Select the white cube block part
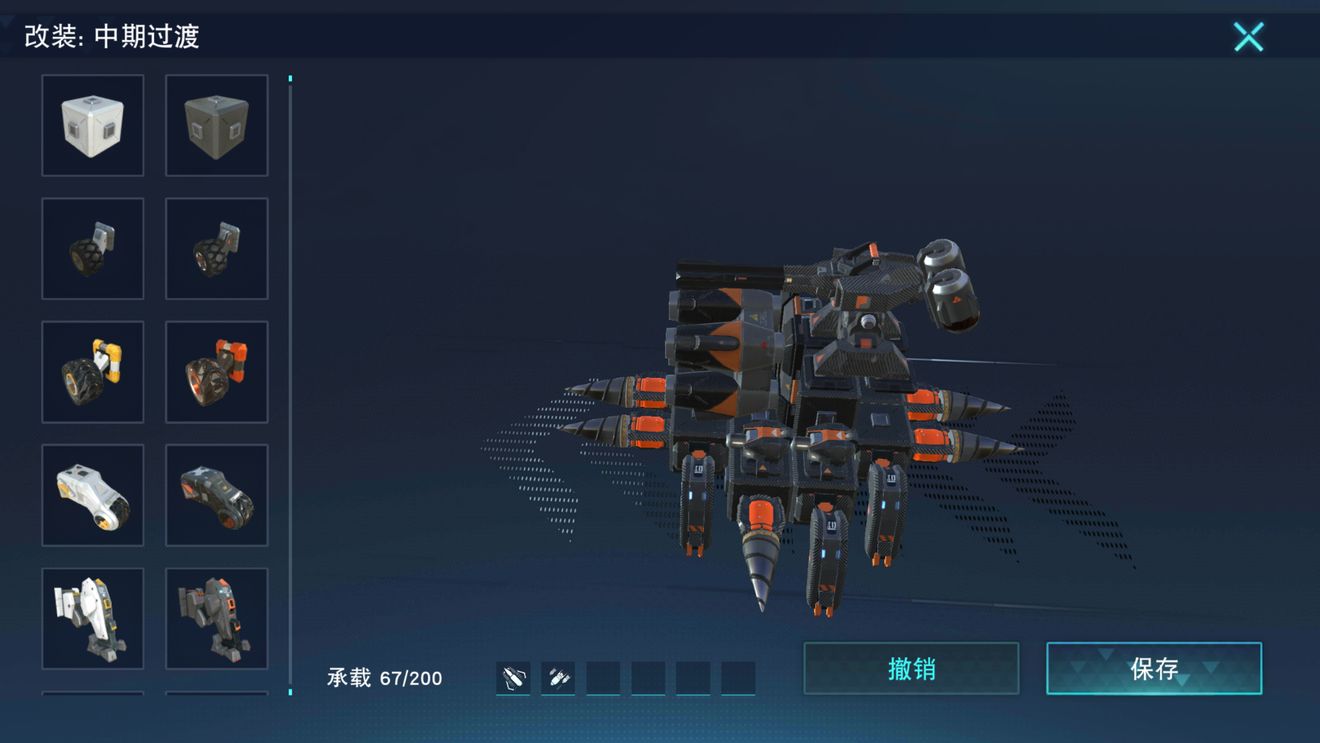1320x743 pixels. pyautogui.click(x=93, y=125)
